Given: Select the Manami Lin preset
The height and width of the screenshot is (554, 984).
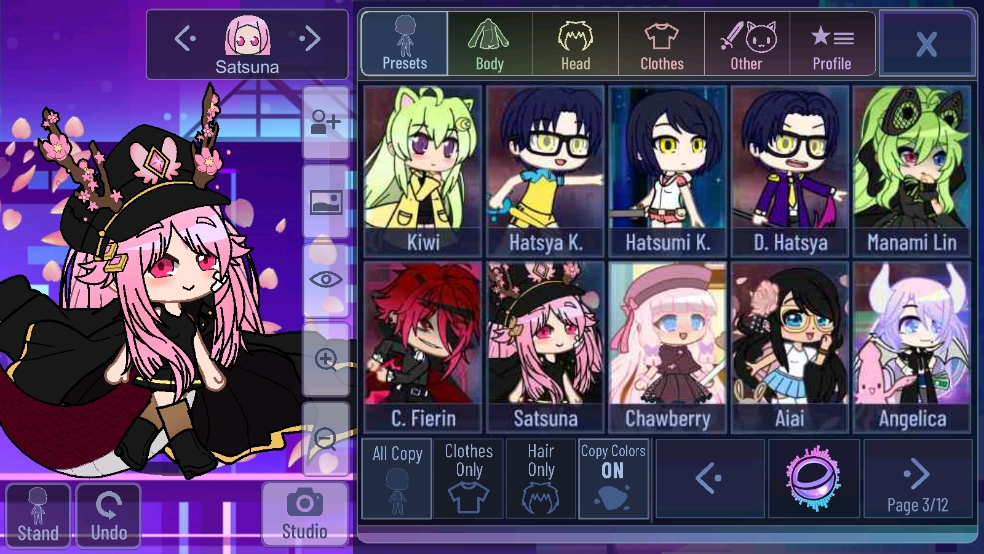Looking at the screenshot, I should click(x=911, y=171).
